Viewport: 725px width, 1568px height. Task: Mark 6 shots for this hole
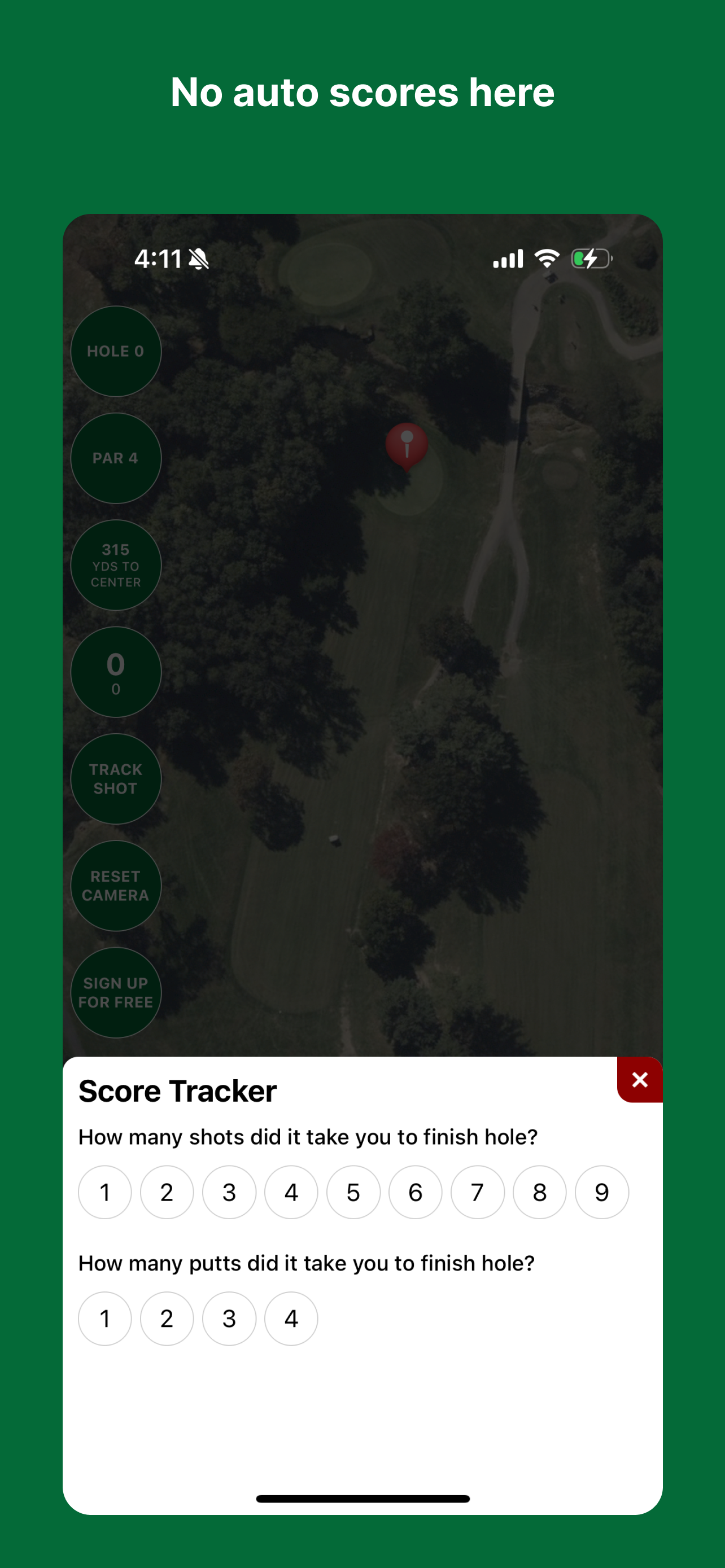tap(415, 1192)
